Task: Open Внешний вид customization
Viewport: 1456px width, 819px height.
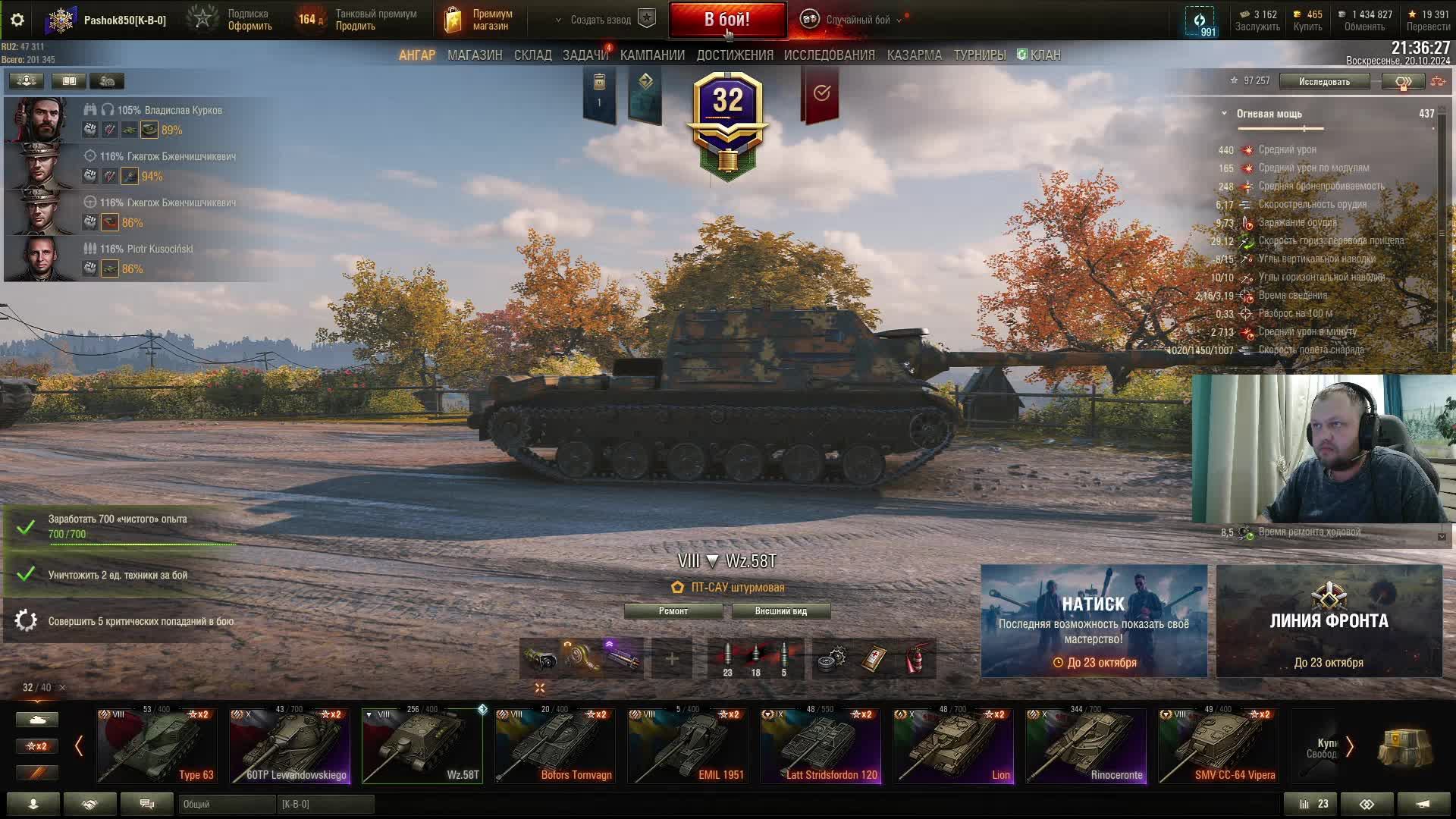Action: pos(780,611)
